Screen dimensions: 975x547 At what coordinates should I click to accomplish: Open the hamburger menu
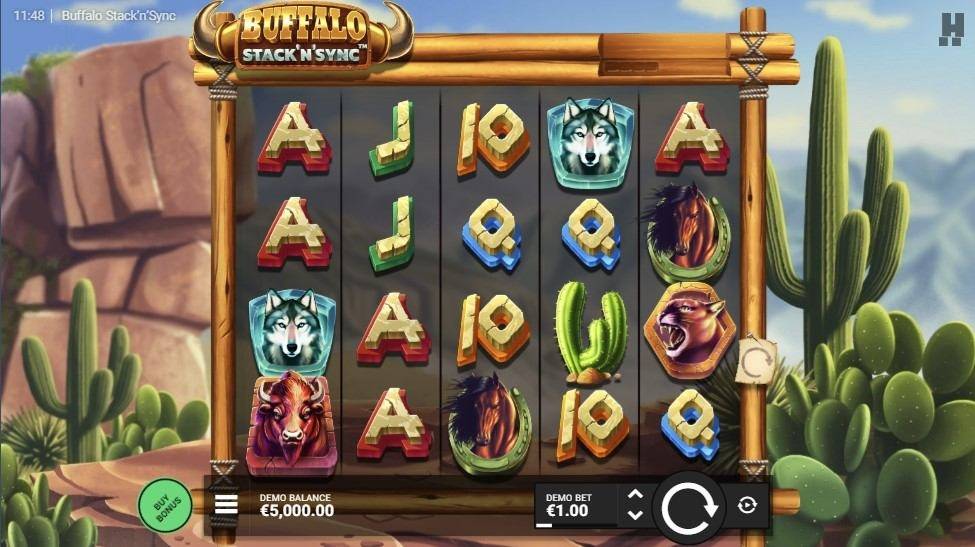click(227, 504)
